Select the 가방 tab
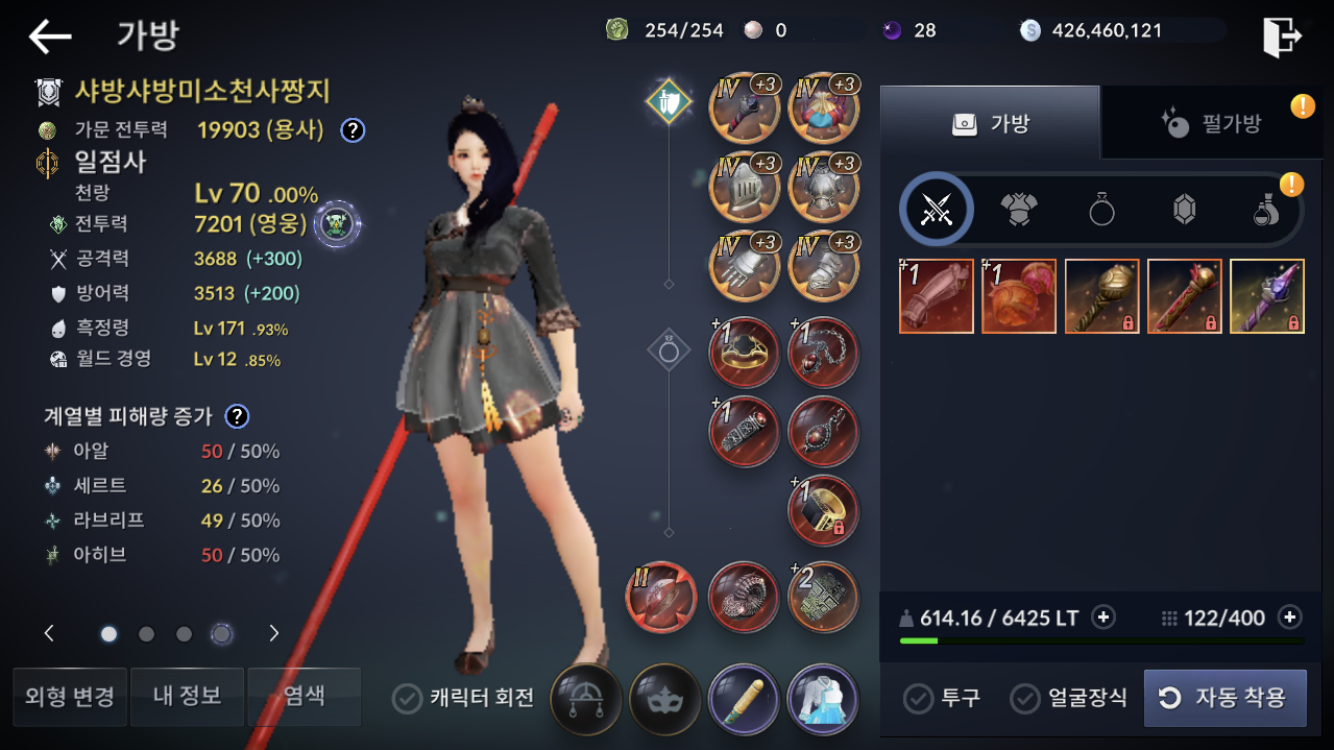 [x=989, y=124]
